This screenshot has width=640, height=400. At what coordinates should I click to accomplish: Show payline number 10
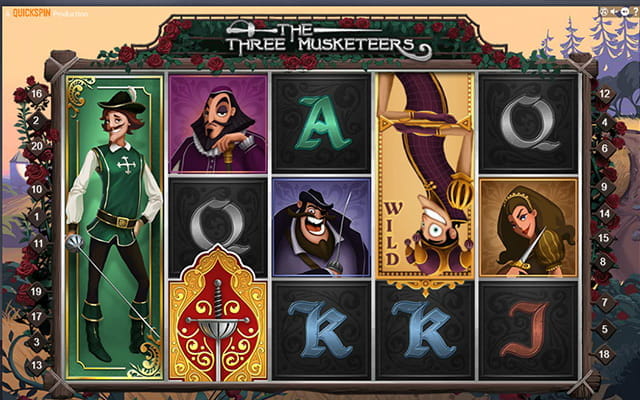36,189
